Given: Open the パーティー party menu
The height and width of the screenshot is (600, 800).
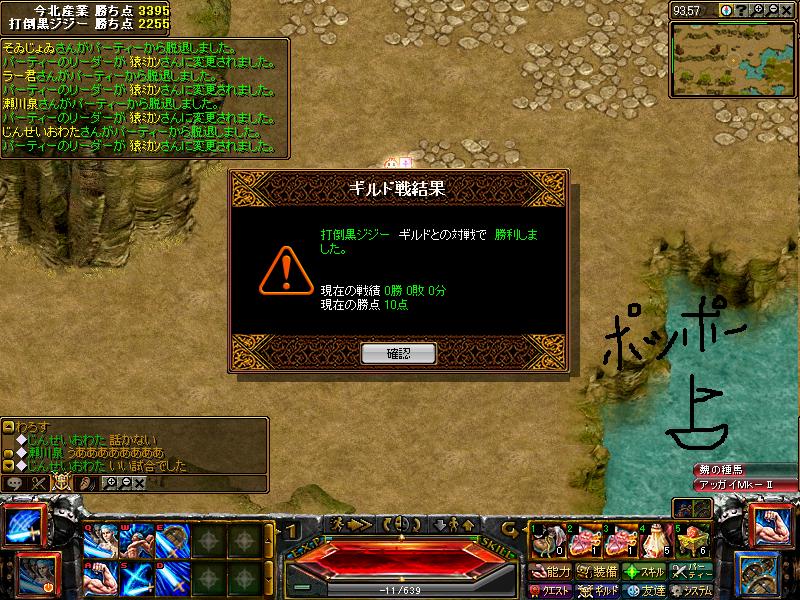Looking at the screenshot, I should [691, 571].
